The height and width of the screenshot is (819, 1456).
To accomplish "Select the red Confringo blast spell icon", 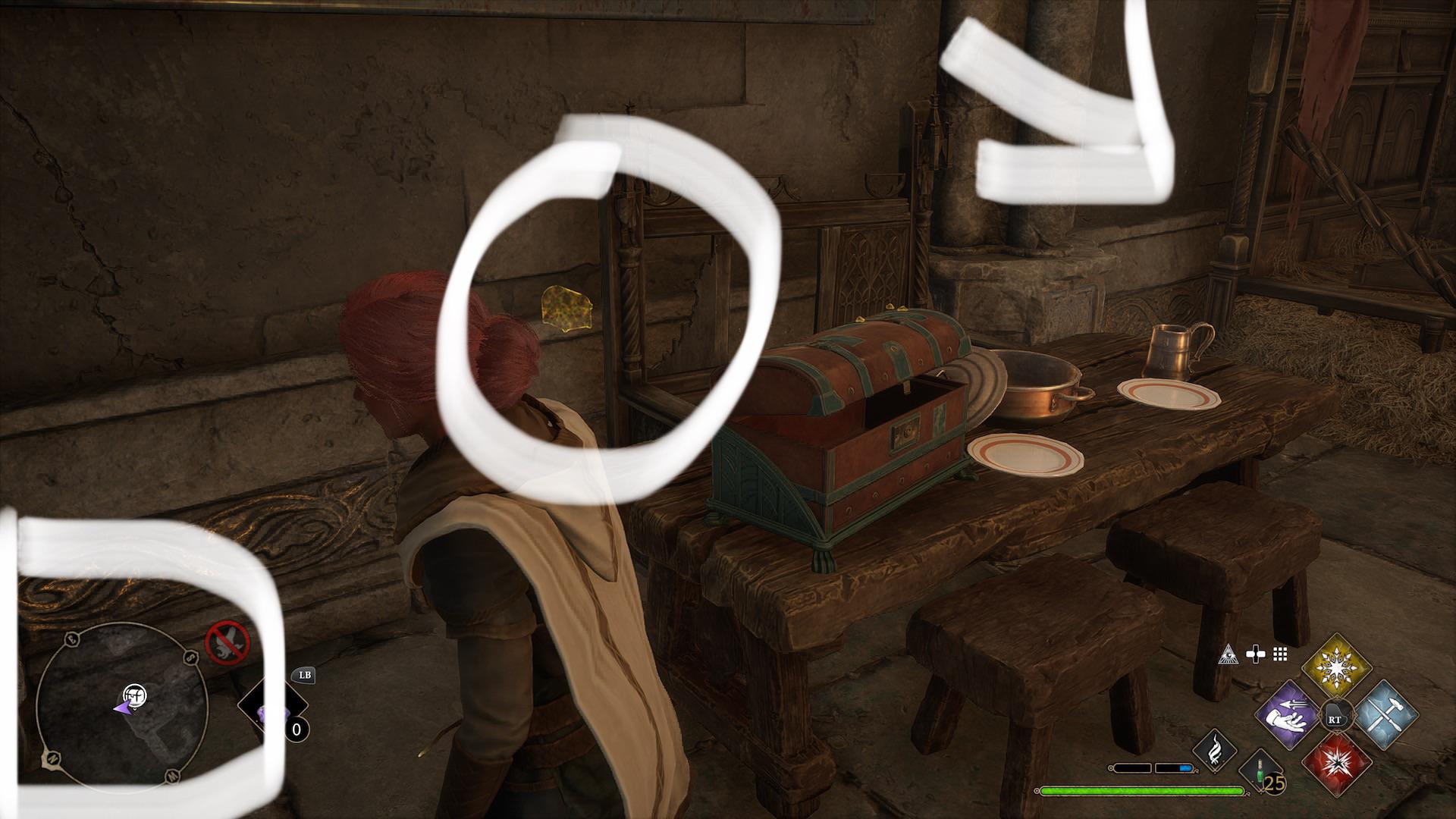I will coord(1337,766).
